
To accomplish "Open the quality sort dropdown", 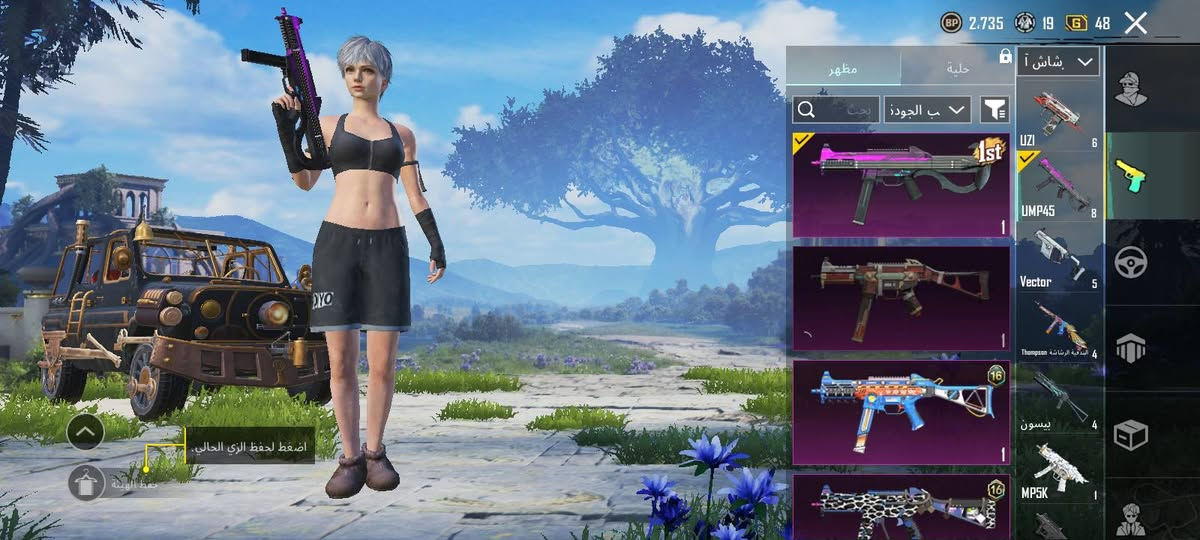I will pos(928,109).
